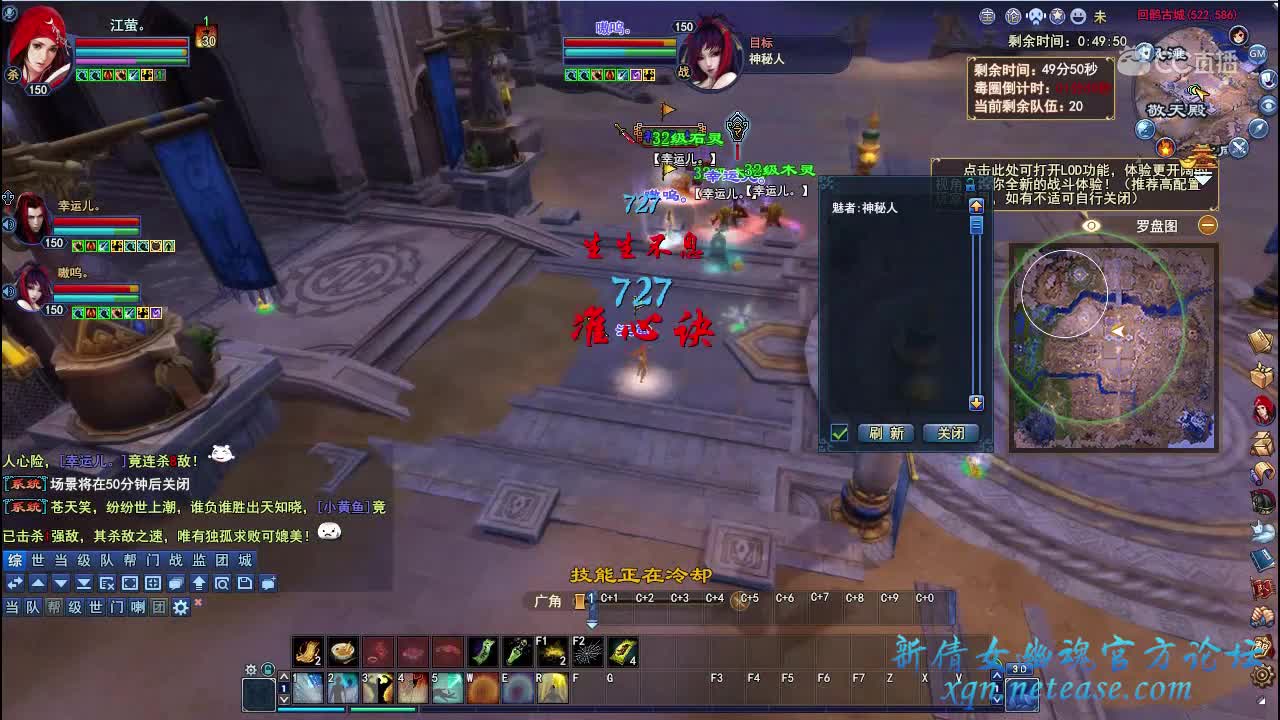Switch to the 世 chat tab
1280x720 pixels.
tap(37, 562)
